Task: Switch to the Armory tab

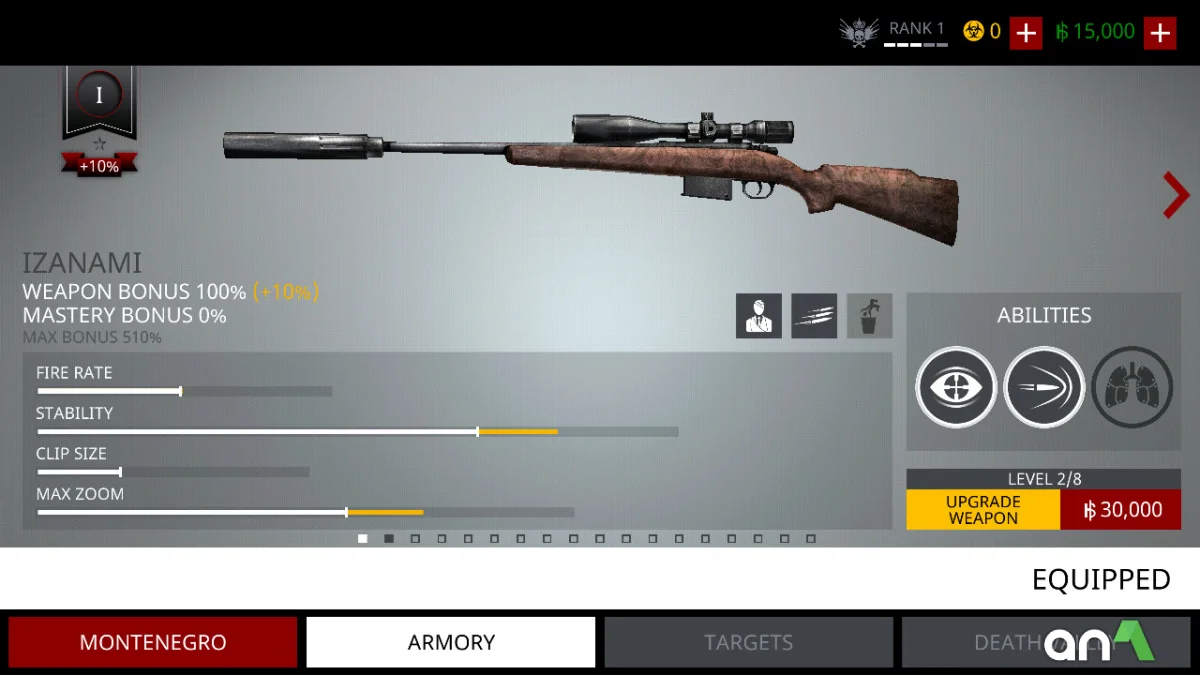Action: pos(451,642)
